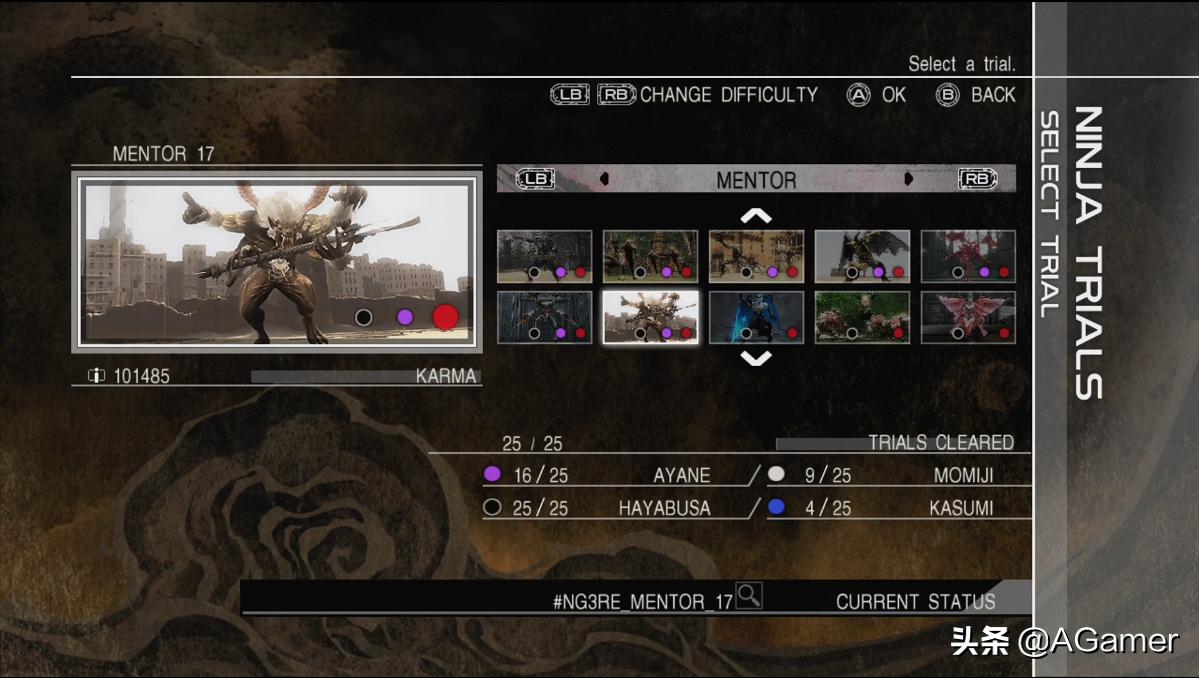Switch difficulty with right arrow beside MENTOR
This screenshot has width=1199, height=678.
tap(909, 180)
